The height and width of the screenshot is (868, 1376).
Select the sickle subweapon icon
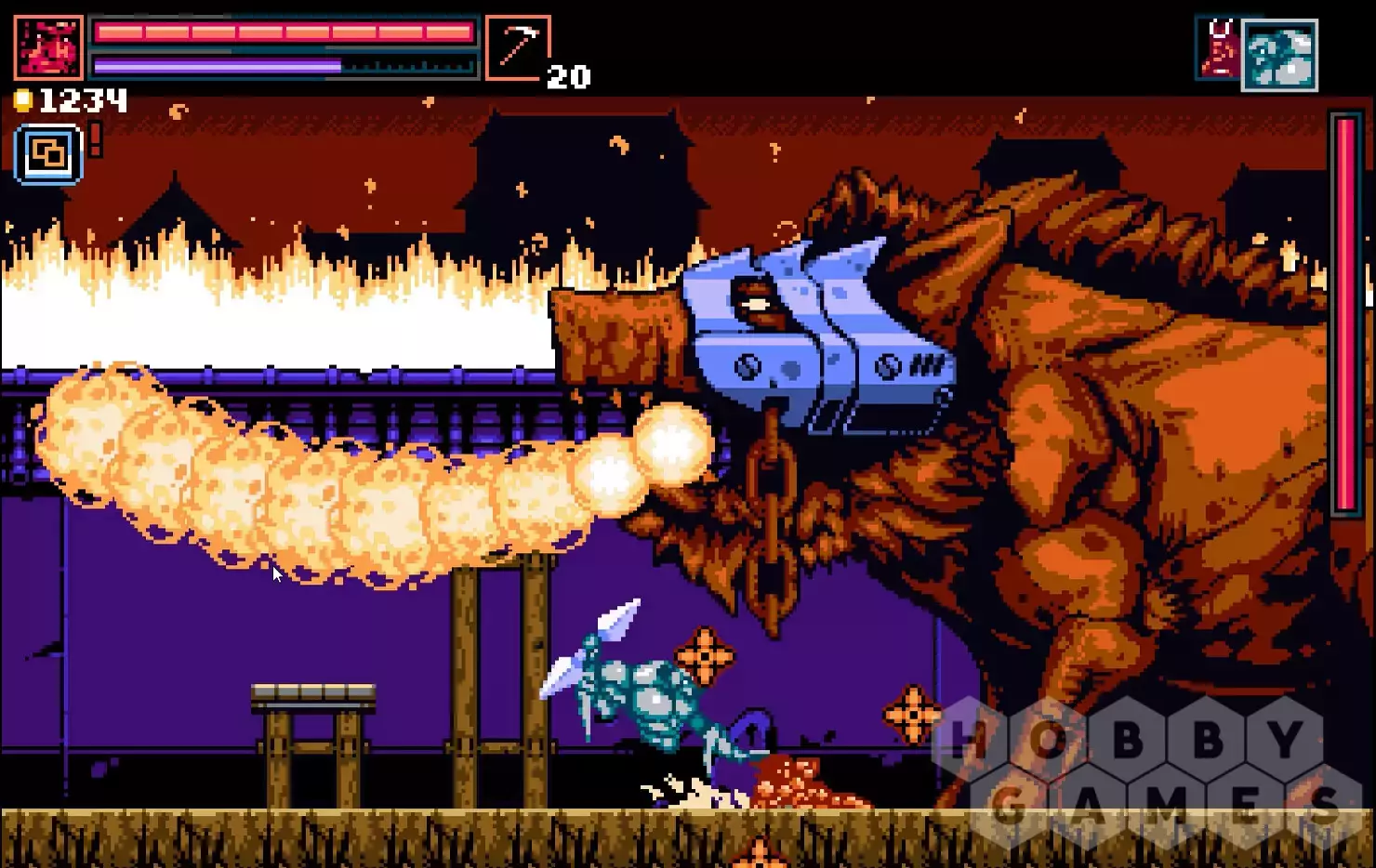pyautogui.click(x=518, y=47)
